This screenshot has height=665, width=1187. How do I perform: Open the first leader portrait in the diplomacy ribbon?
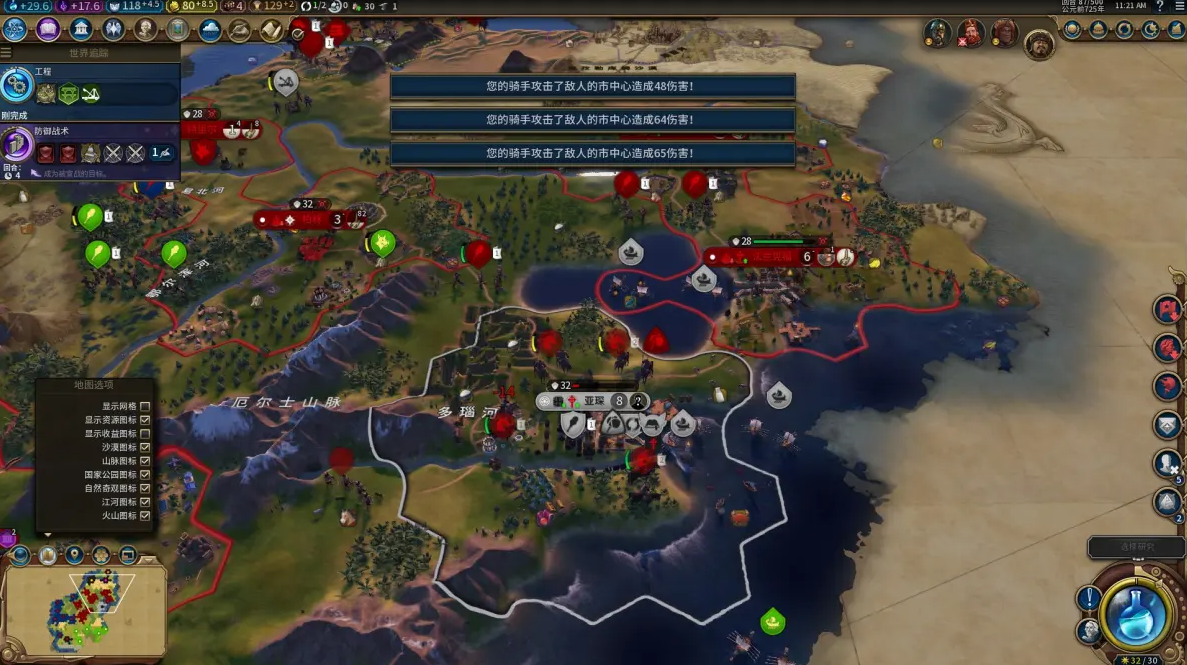pyautogui.click(x=937, y=32)
